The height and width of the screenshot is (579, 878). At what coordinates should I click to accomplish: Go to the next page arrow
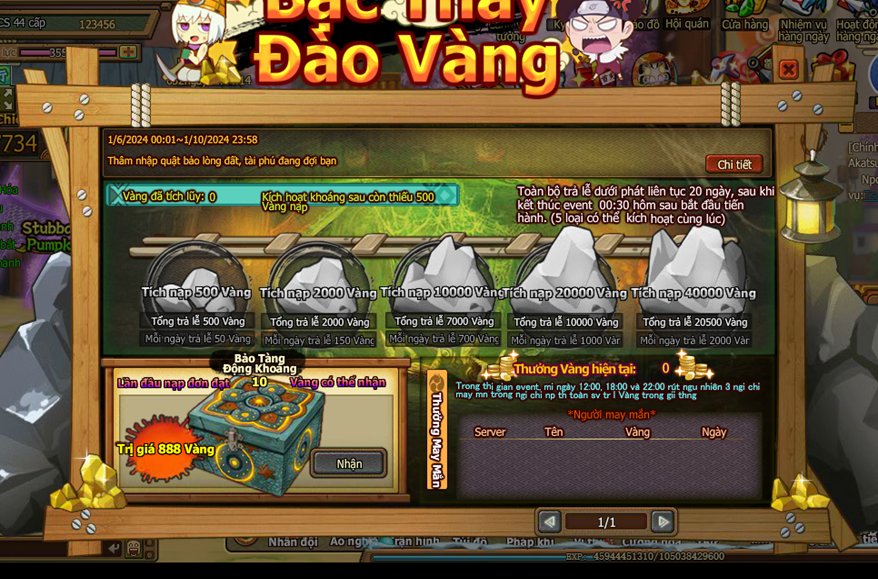pyautogui.click(x=662, y=521)
